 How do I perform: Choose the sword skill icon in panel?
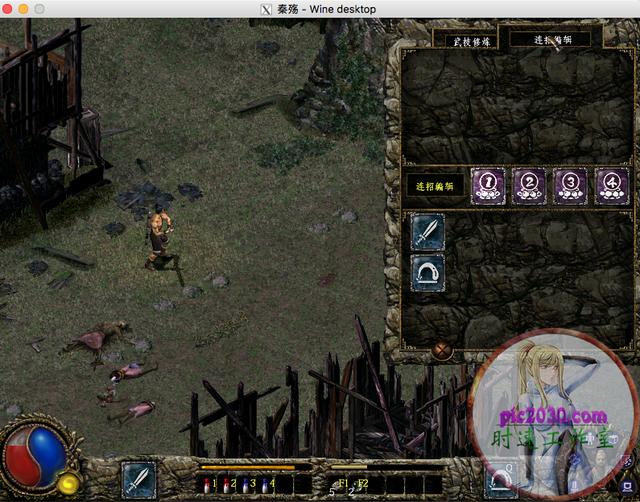(x=428, y=232)
